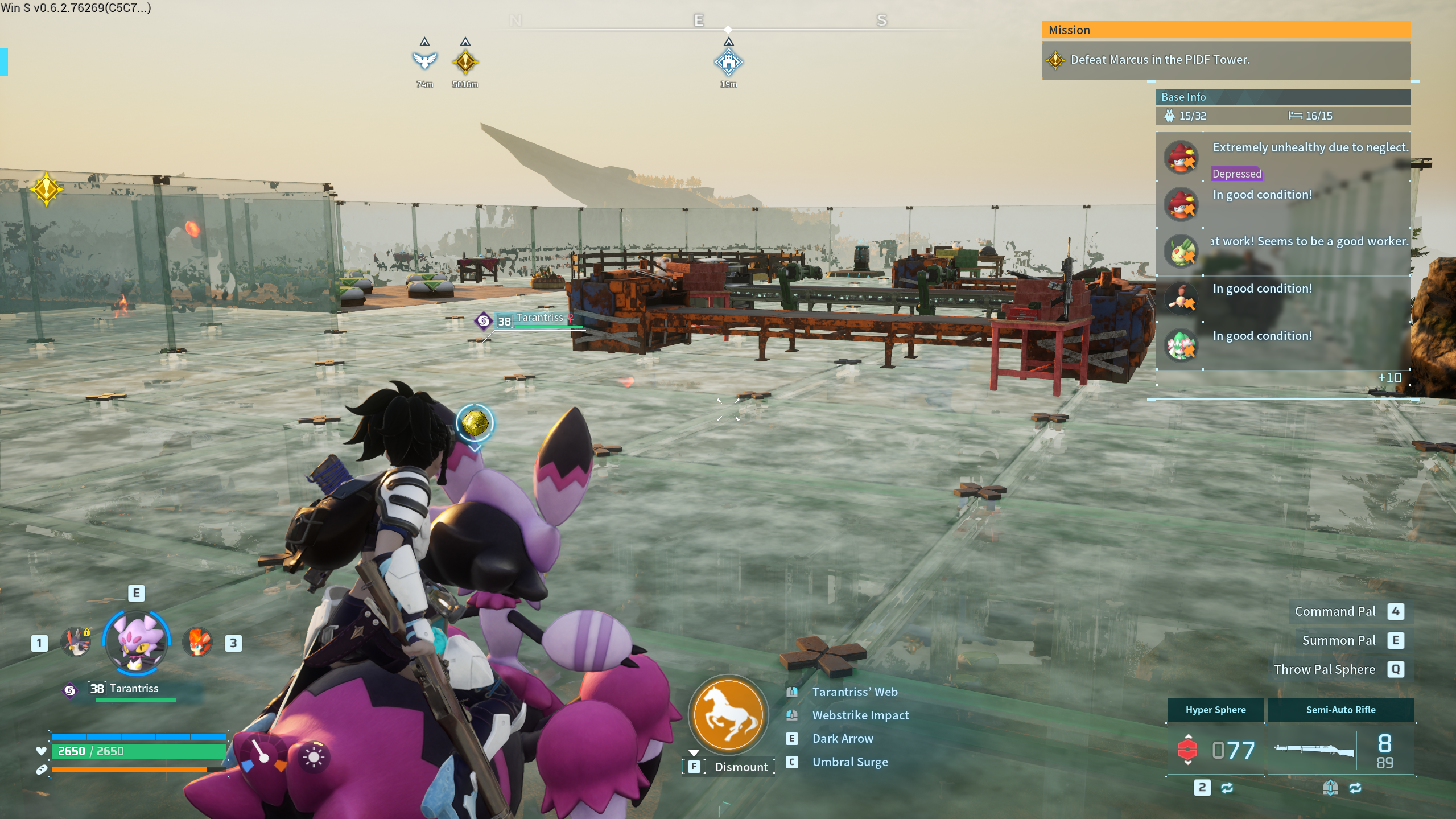The width and height of the screenshot is (1456, 819).
Task: Select the Depressed pal status row
Action: point(1284,158)
